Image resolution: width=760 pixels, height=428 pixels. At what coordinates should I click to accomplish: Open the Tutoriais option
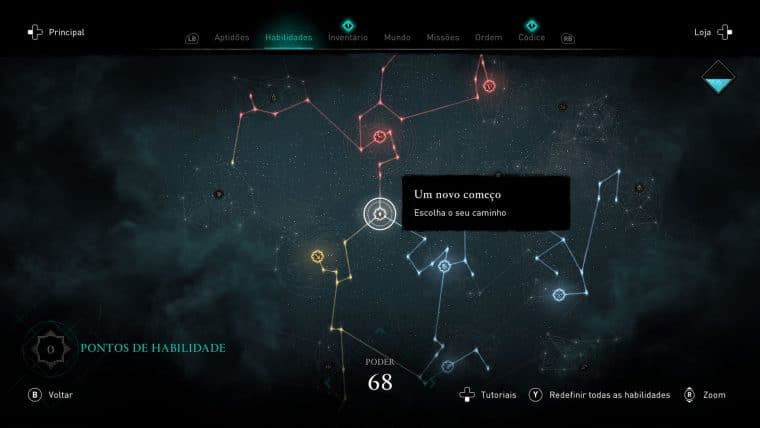point(488,395)
